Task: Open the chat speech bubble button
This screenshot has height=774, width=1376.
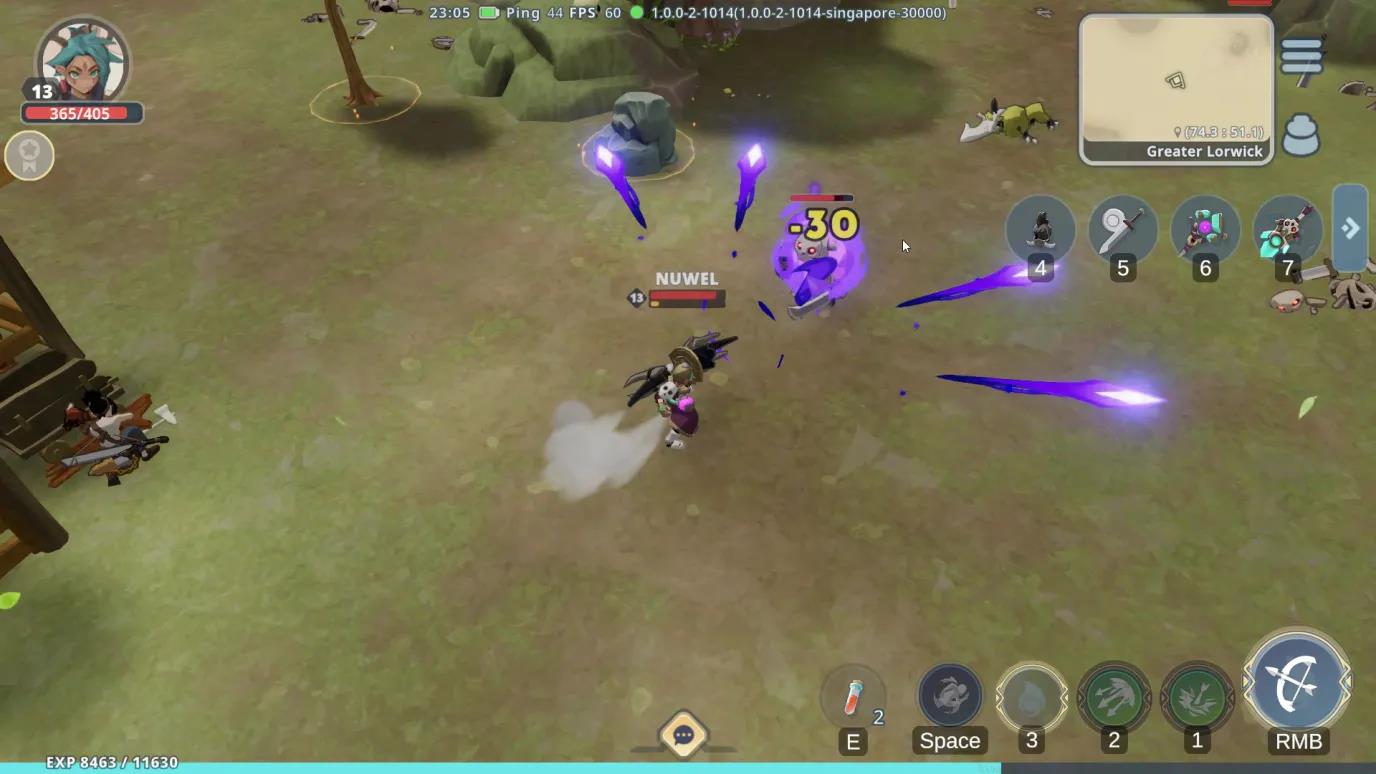Action: point(684,736)
